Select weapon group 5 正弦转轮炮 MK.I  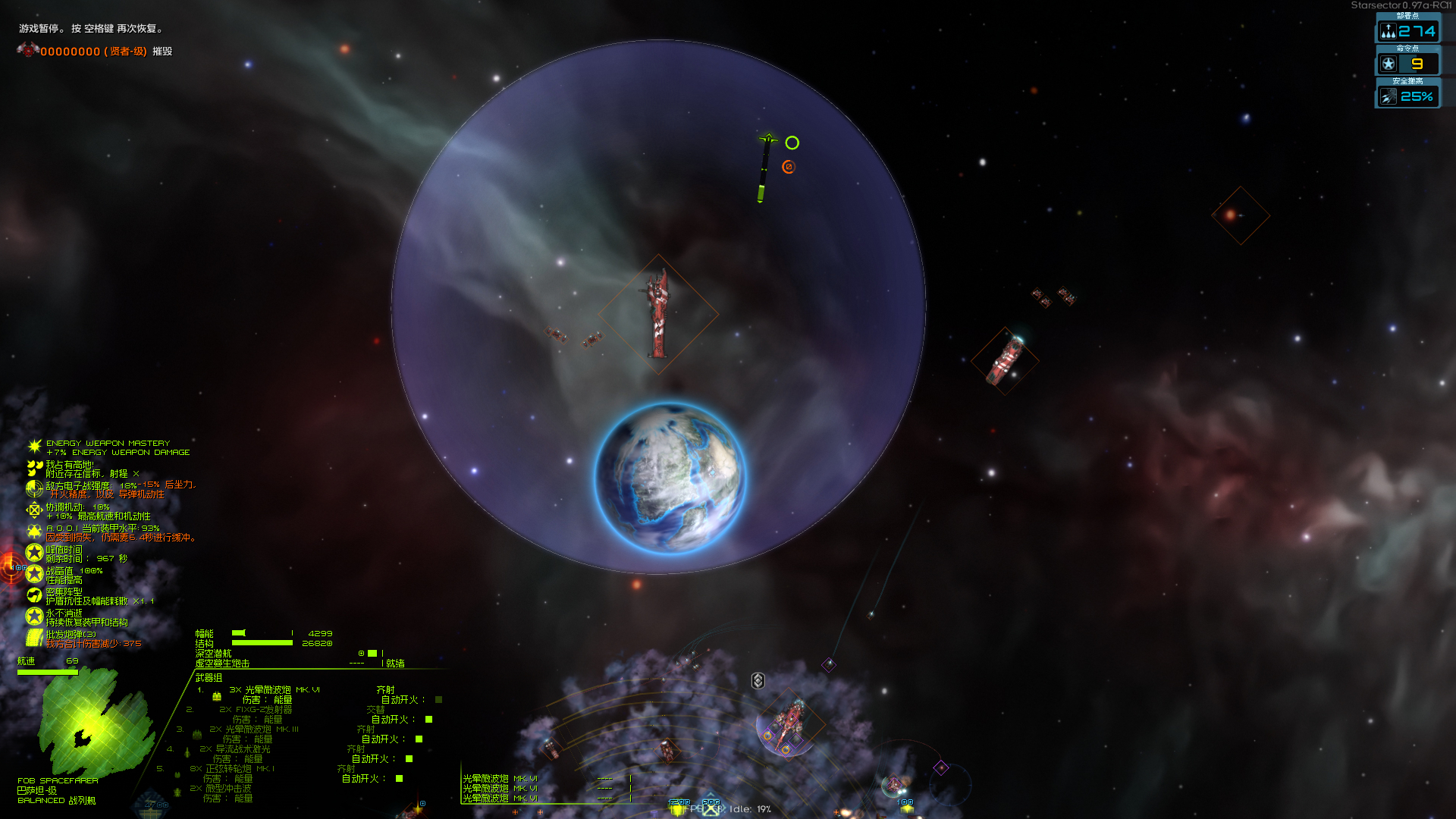tap(231, 769)
